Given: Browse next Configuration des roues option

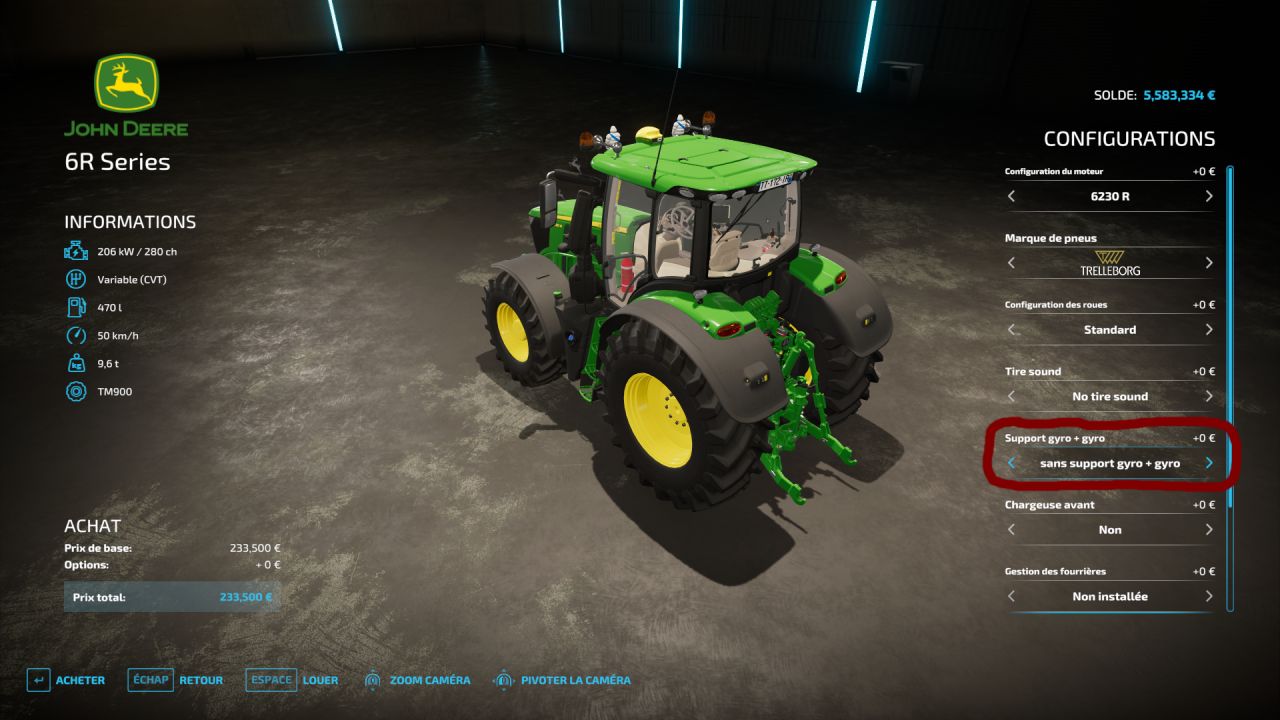Looking at the screenshot, I should [1208, 330].
